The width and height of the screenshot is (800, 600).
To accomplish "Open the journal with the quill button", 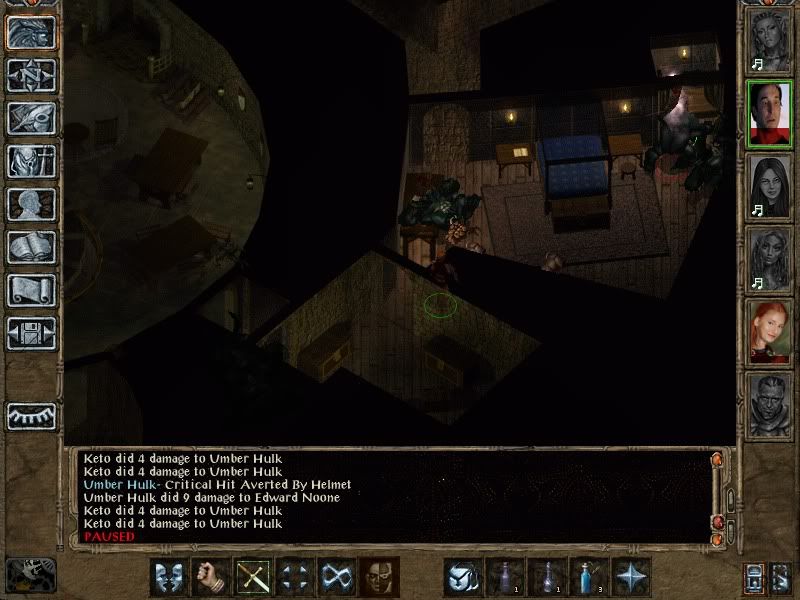I will (x=31, y=117).
